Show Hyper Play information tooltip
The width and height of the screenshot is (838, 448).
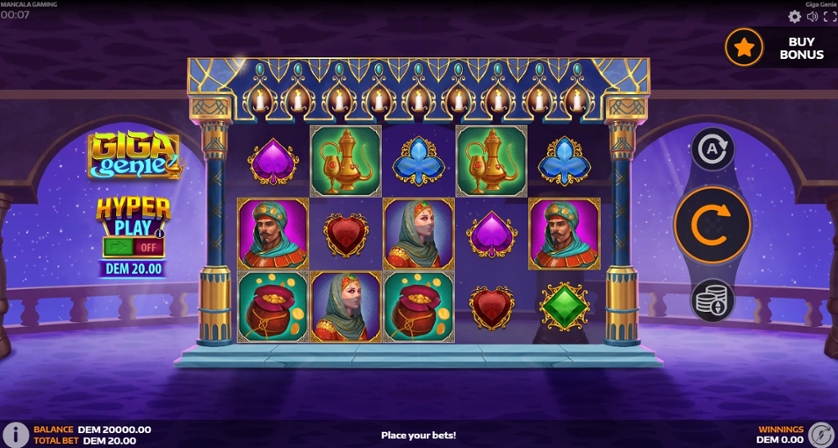(158, 233)
